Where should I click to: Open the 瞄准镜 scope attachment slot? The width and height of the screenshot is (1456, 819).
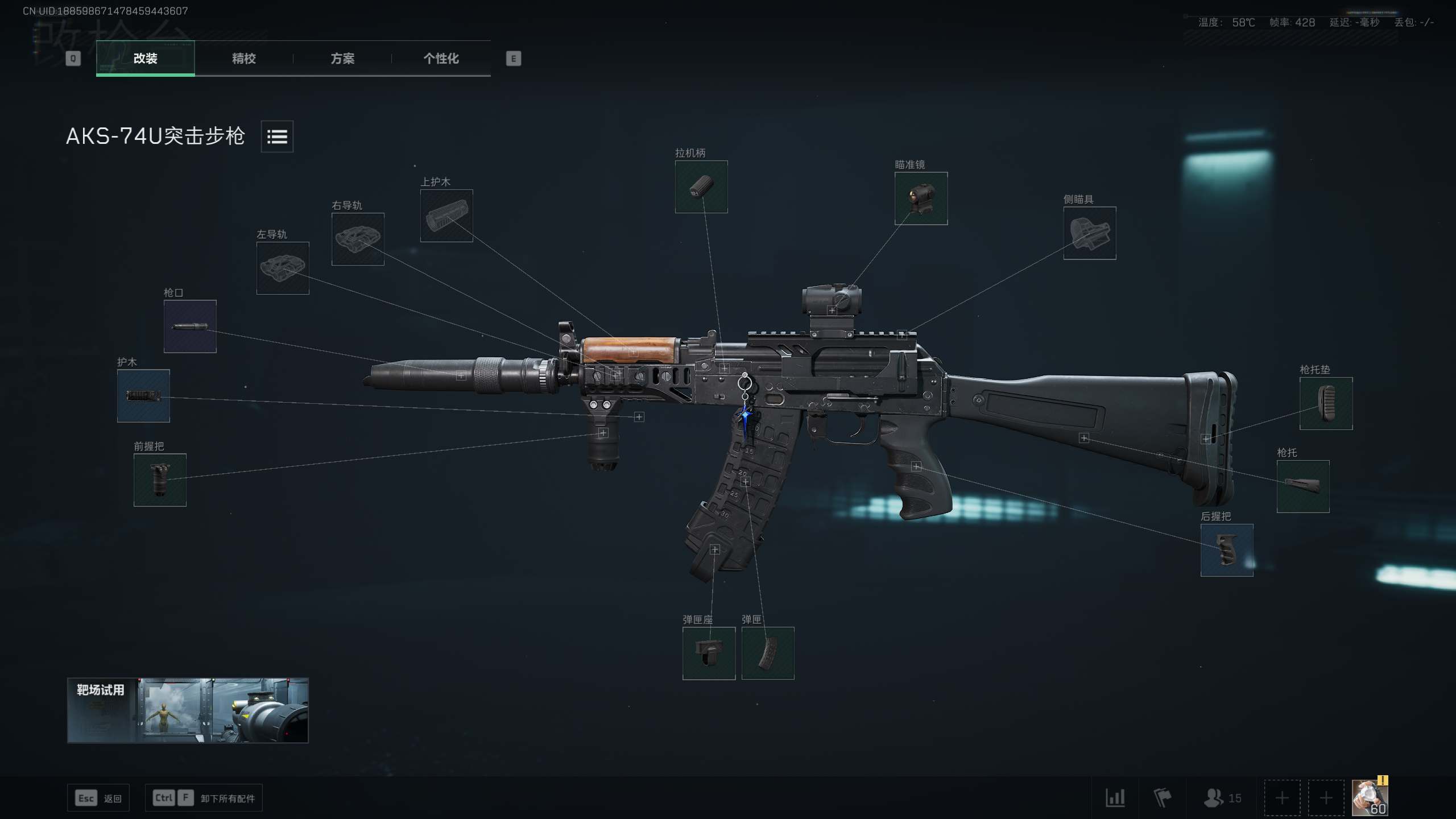coord(921,198)
